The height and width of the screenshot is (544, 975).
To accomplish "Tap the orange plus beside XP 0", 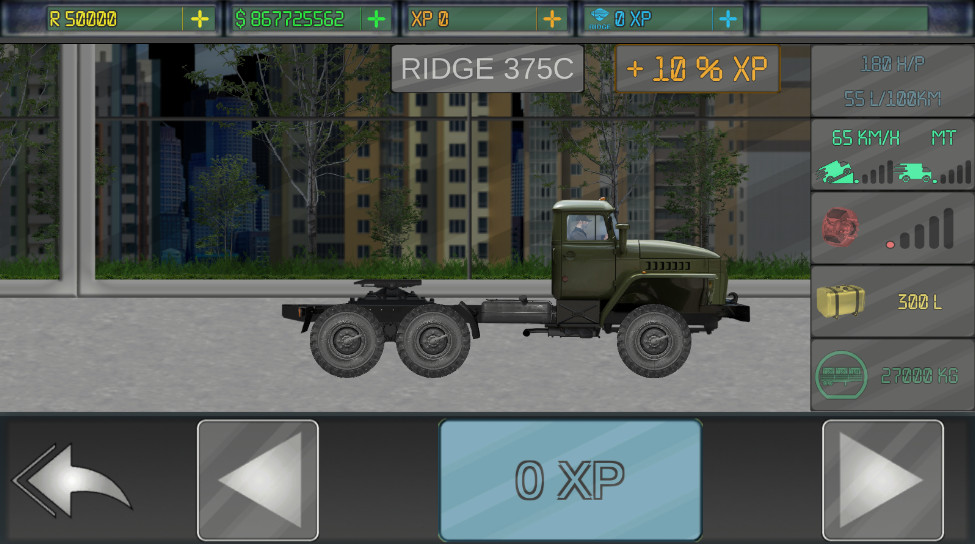I will 551,19.
